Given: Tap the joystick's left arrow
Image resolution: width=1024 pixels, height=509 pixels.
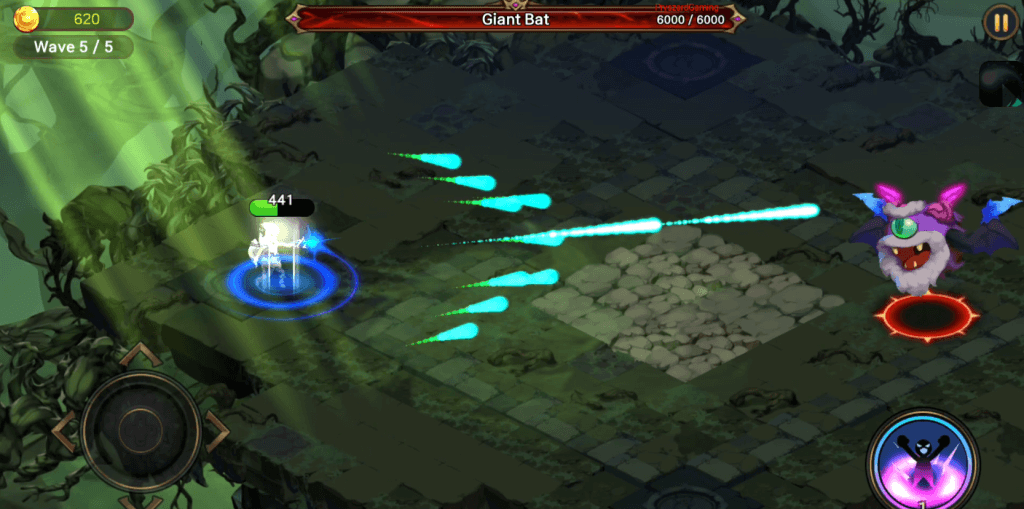Looking at the screenshot, I should 62,430.
